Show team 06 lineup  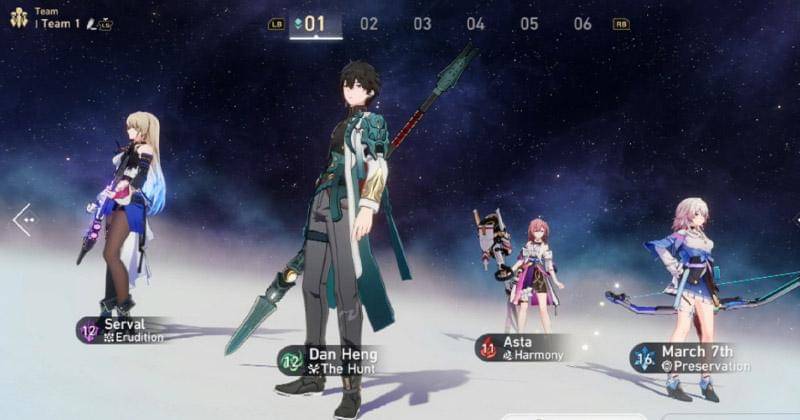[582, 24]
